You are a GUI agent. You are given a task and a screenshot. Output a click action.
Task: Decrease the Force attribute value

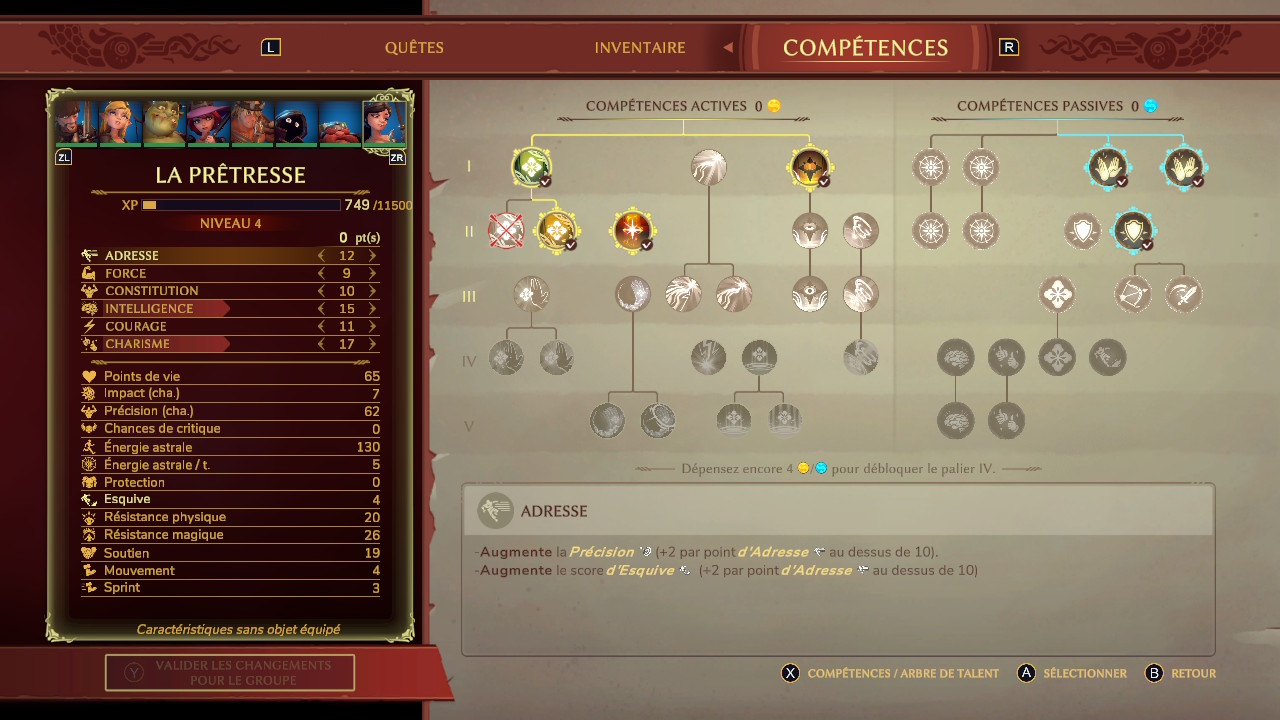(x=322, y=274)
